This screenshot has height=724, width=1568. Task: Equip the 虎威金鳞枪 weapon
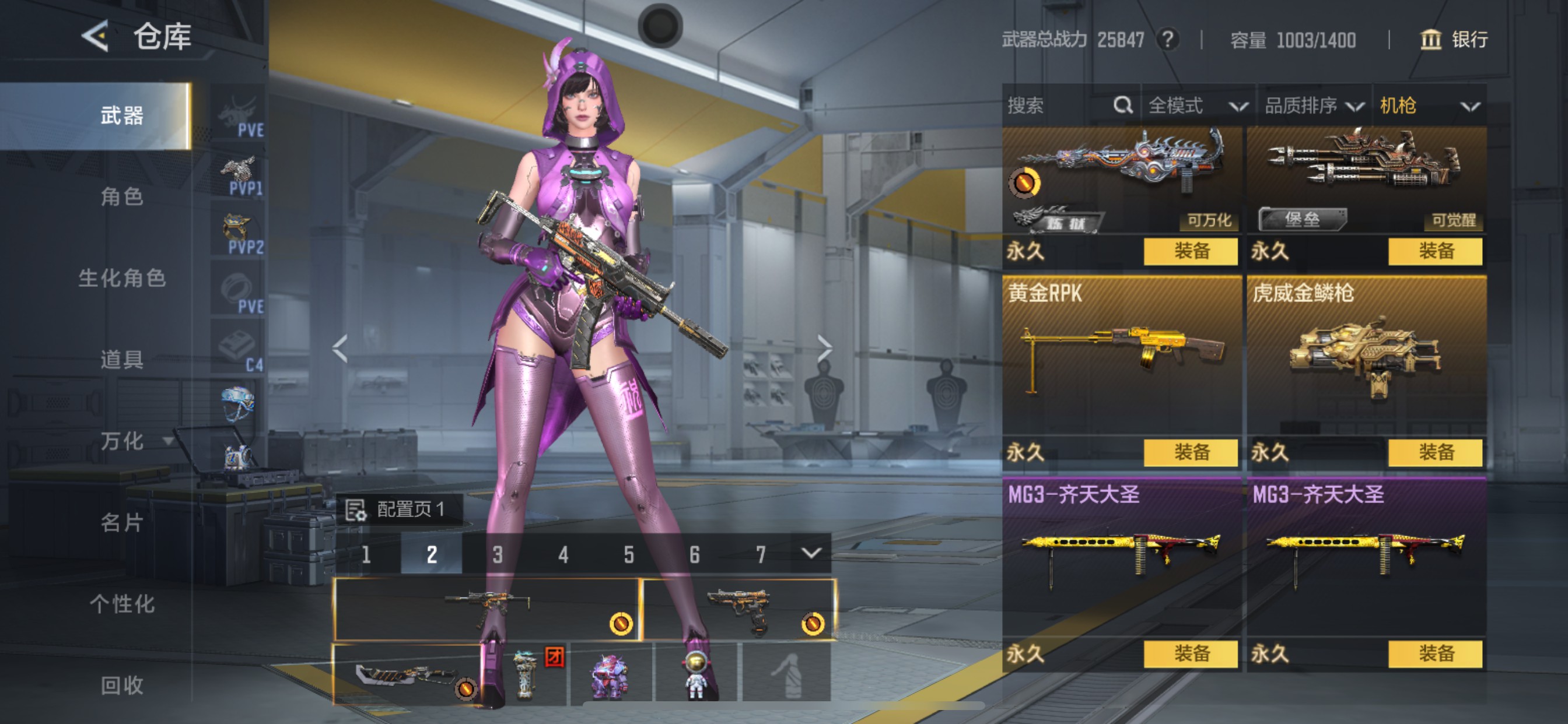[1436, 452]
